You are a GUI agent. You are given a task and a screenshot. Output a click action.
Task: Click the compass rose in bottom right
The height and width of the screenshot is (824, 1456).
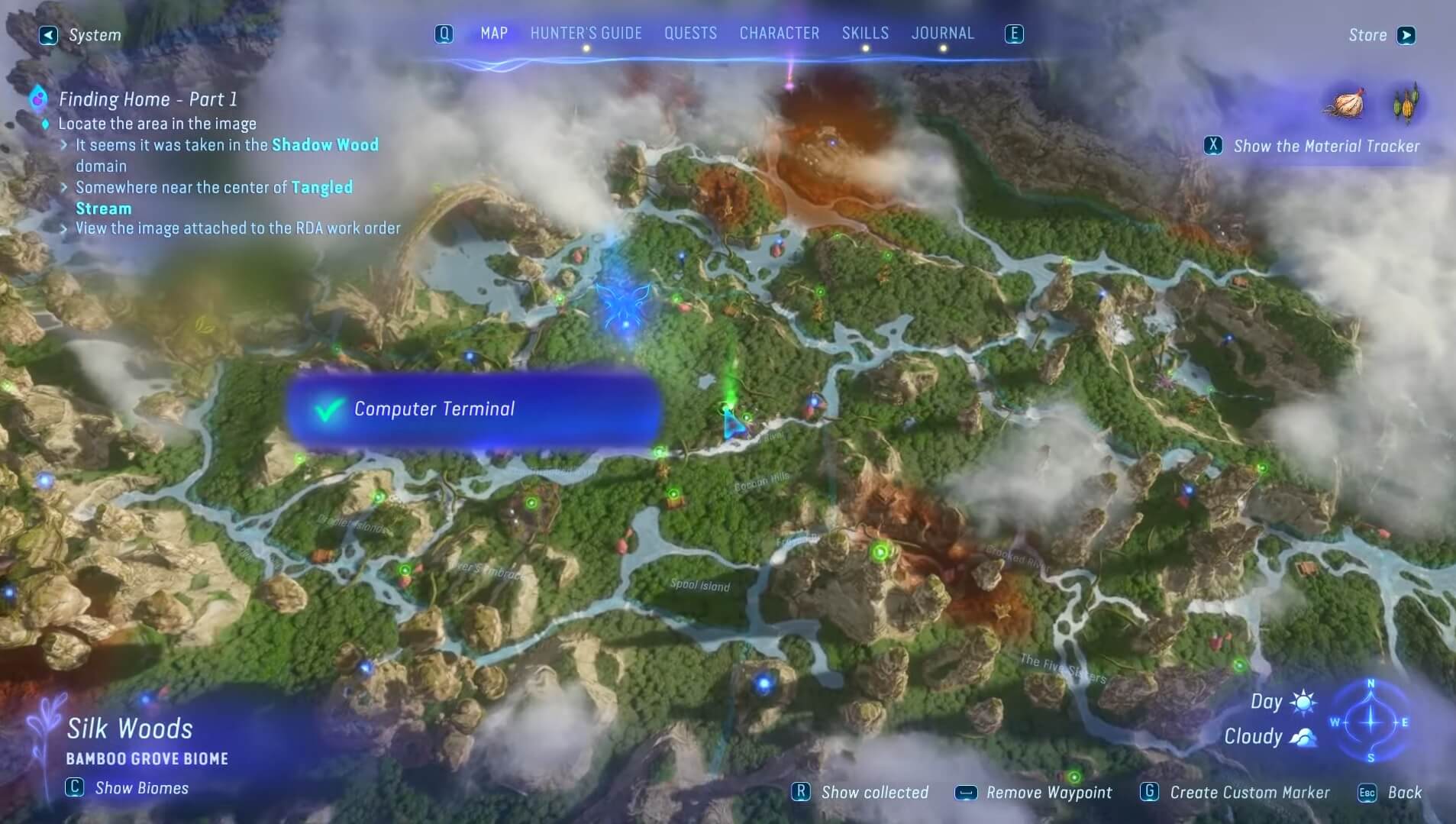pos(1370,722)
